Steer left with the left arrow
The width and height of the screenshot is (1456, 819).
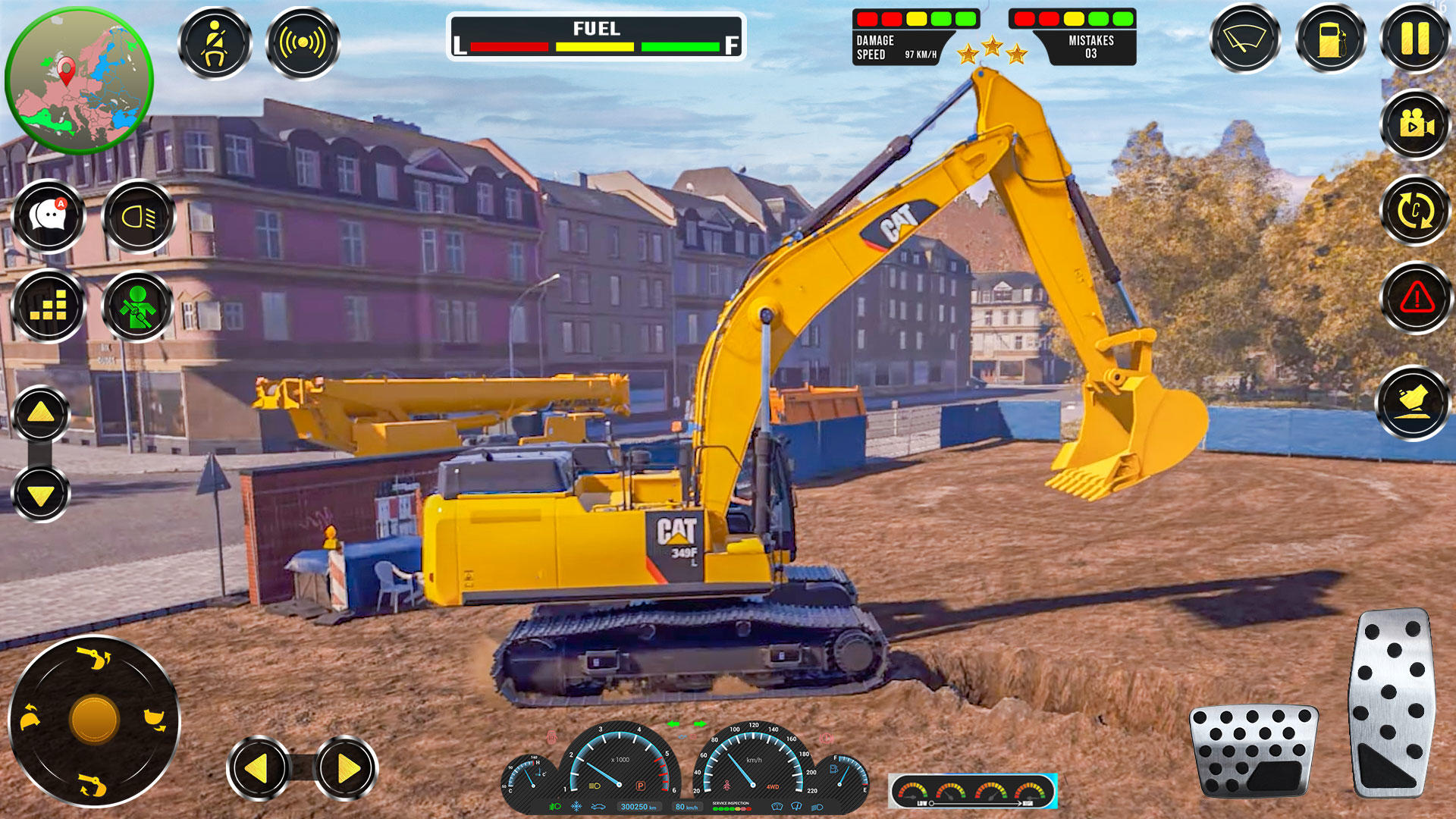coord(259,768)
